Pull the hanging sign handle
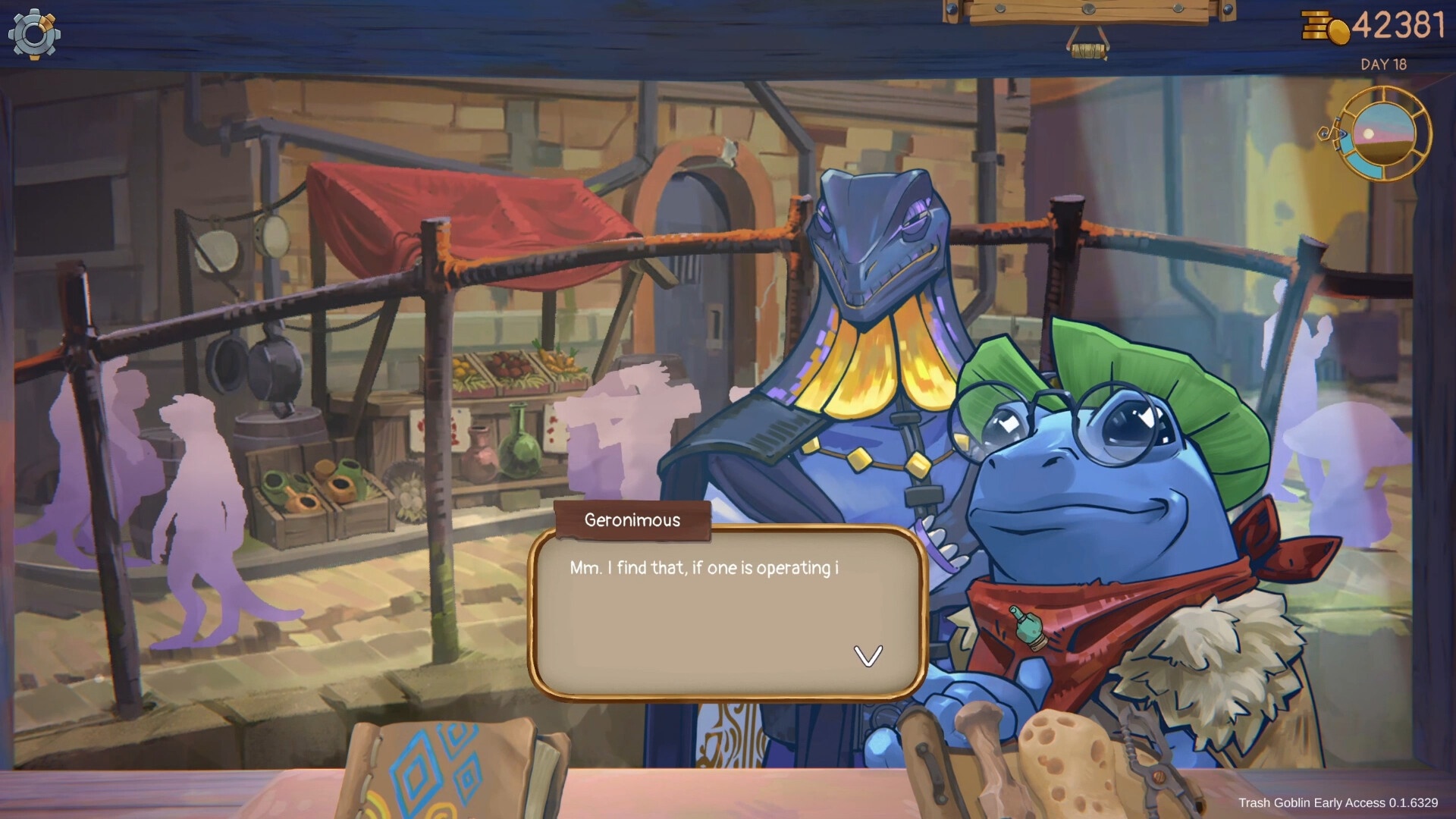 (1088, 49)
